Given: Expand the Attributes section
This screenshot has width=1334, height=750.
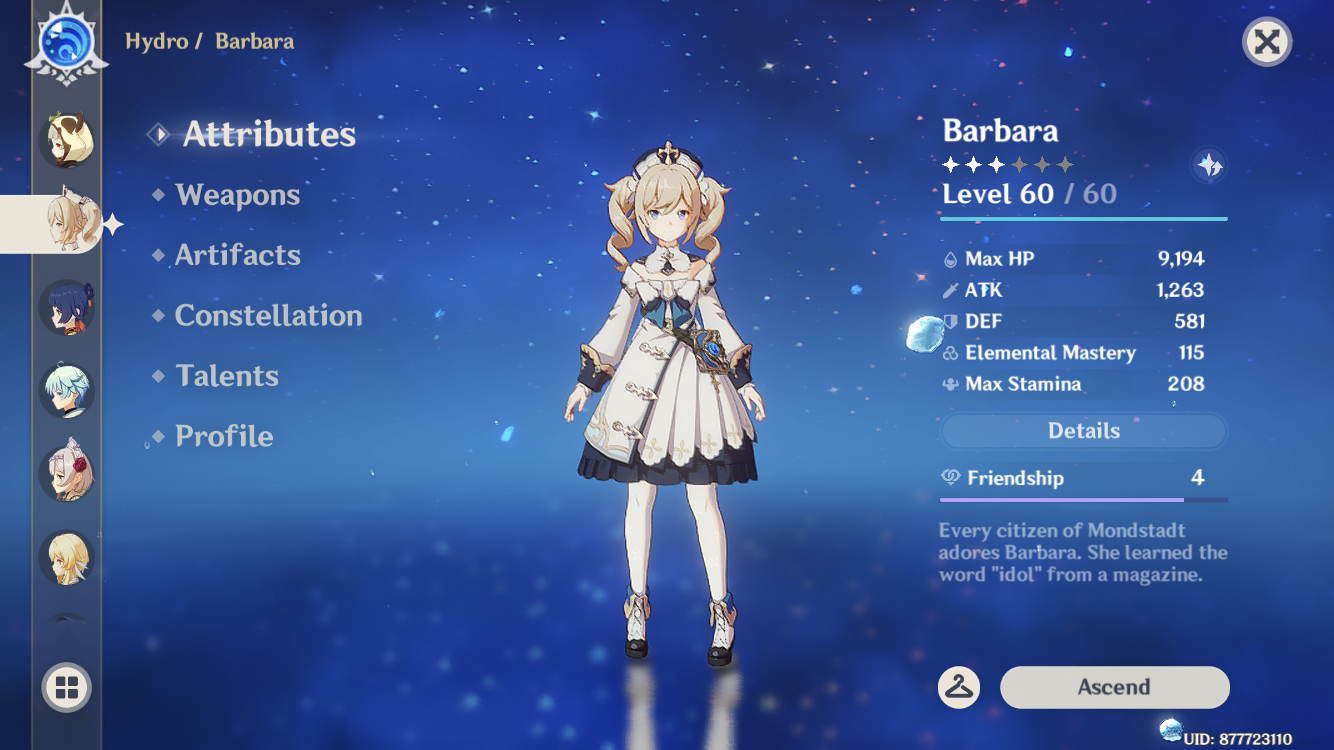Looking at the screenshot, I should 268,134.
